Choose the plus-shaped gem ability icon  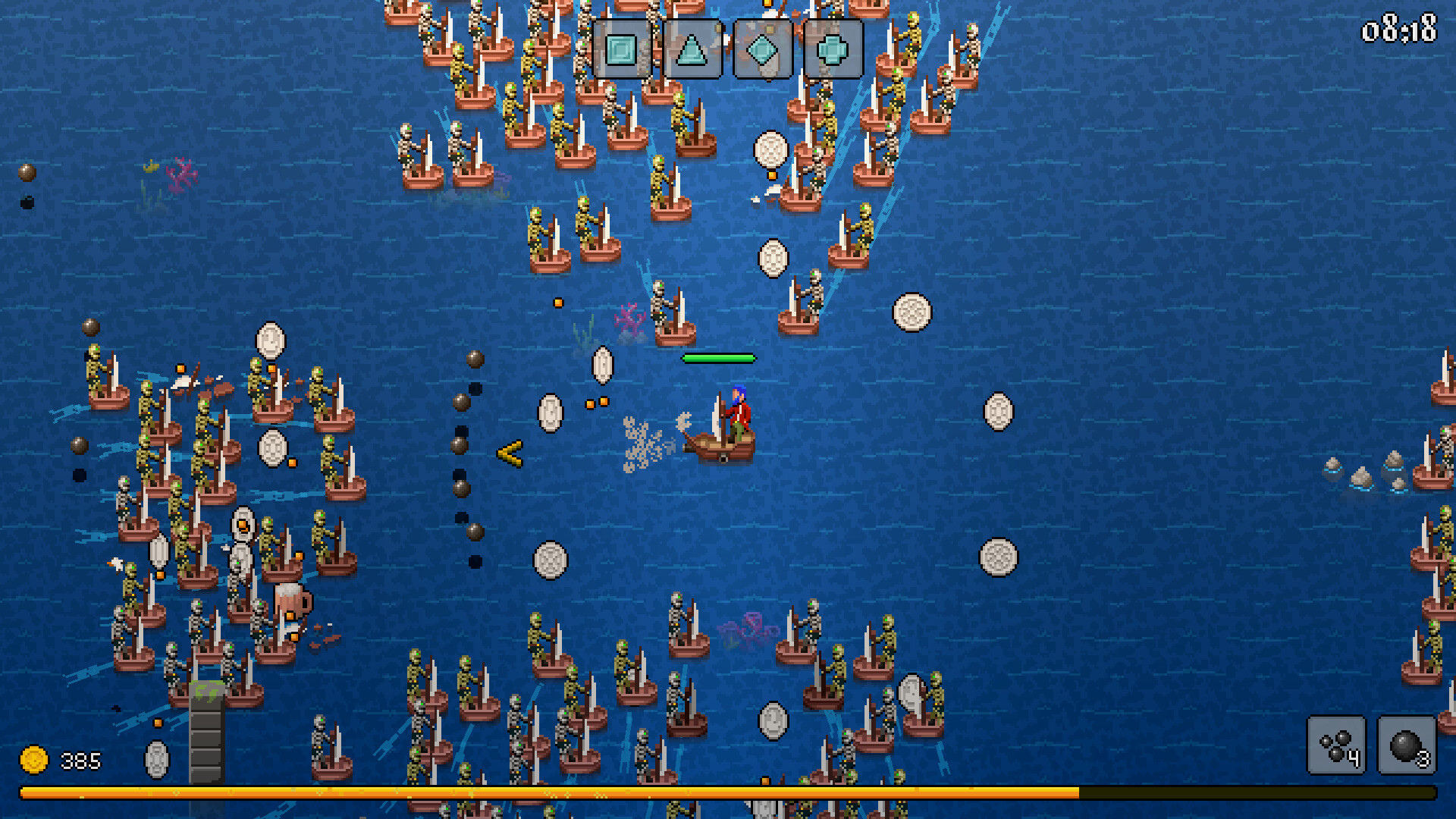point(834,49)
